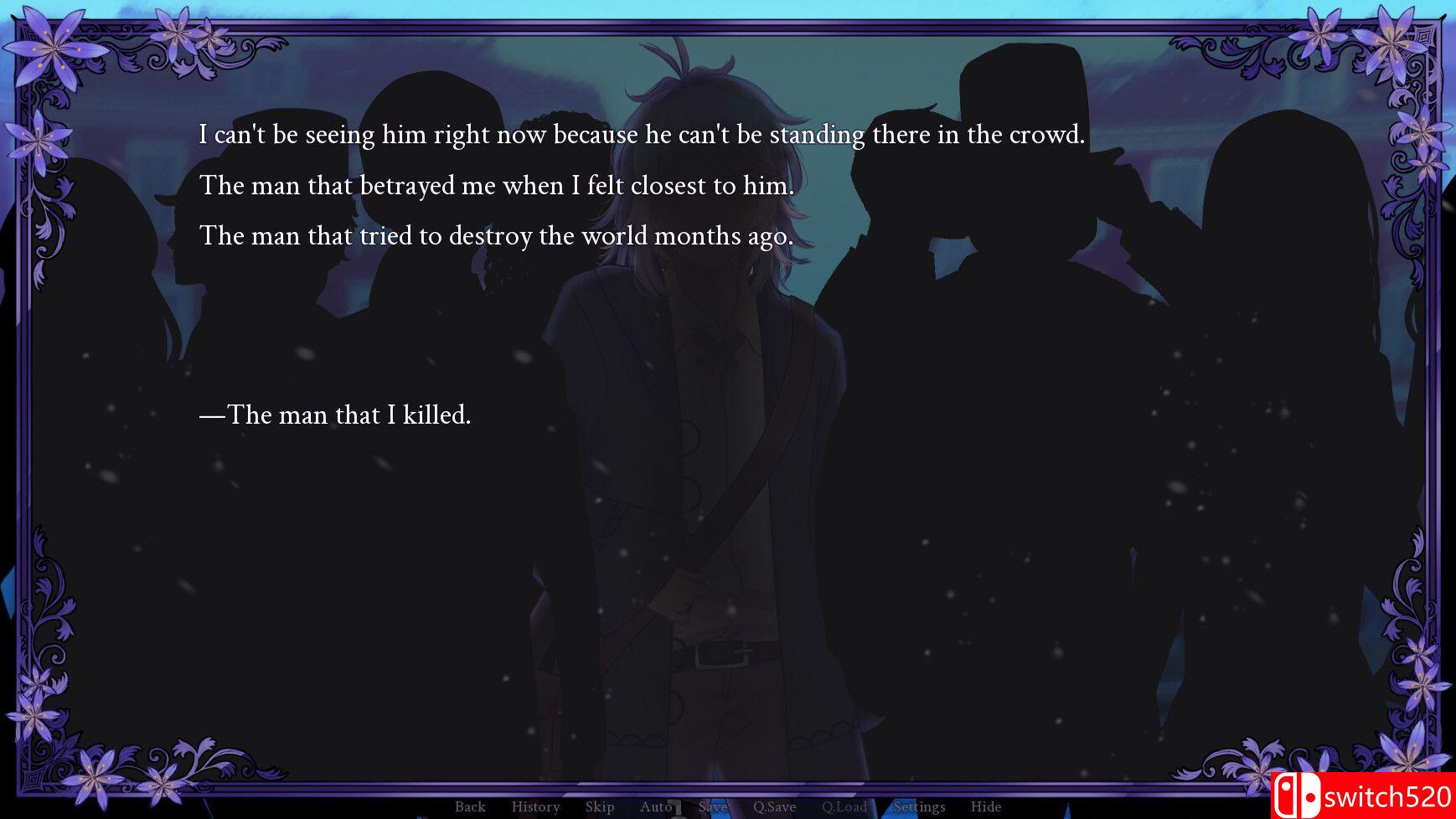Toggle Auto-read mode in the quick menu
The width and height of the screenshot is (1456, 819).
[657, 806]
